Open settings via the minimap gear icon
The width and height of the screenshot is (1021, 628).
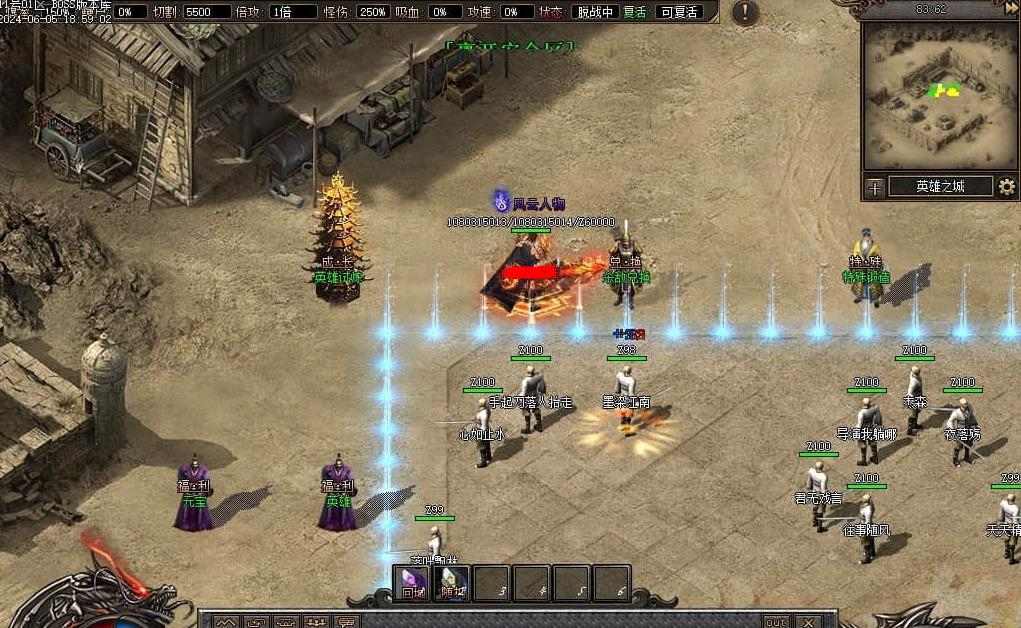pos(1007,186)
